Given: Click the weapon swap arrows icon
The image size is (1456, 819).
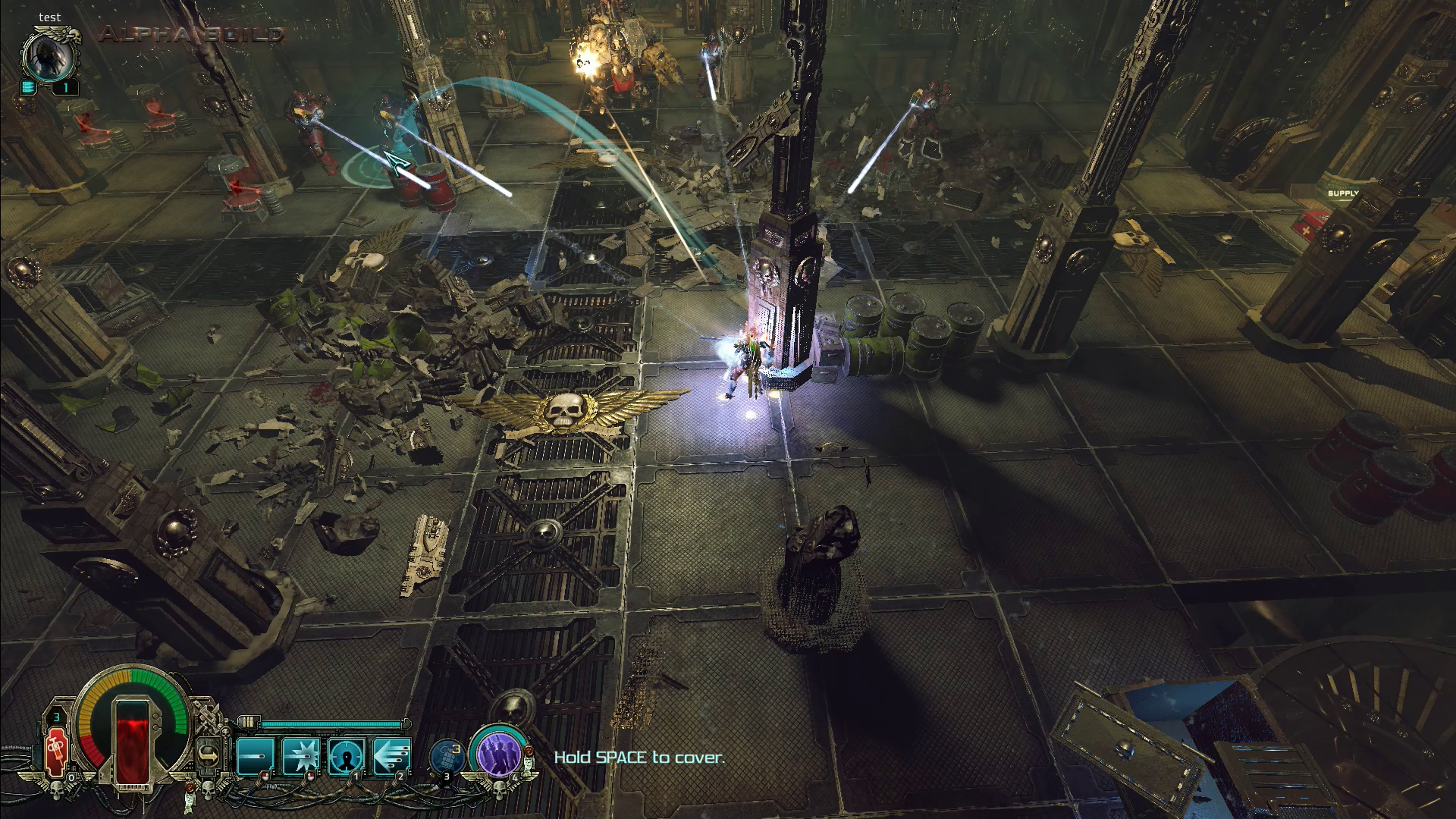Looking at the screenshot, I should [209, 755].
